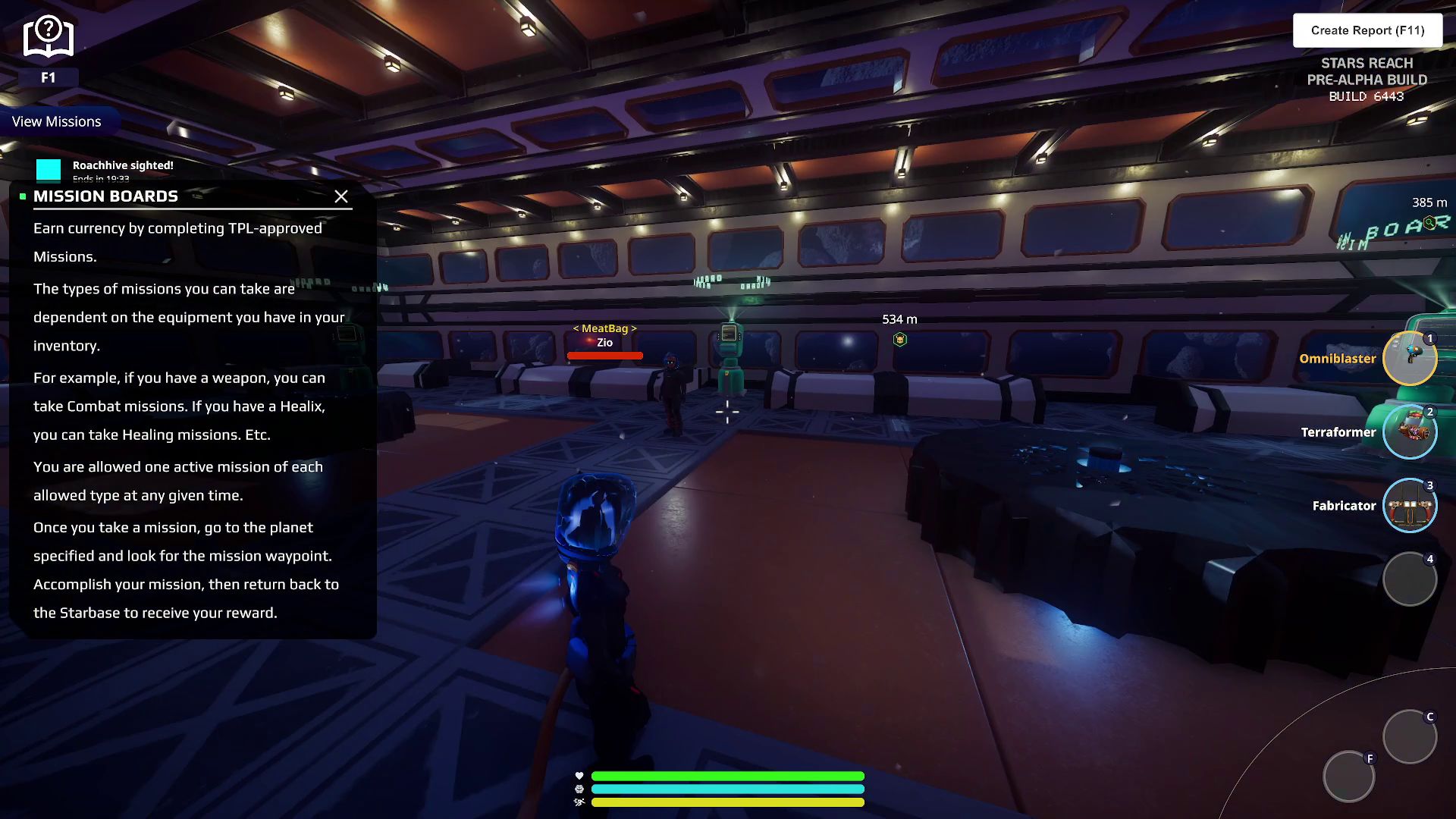Click the Create Report button

point(1367,30)
